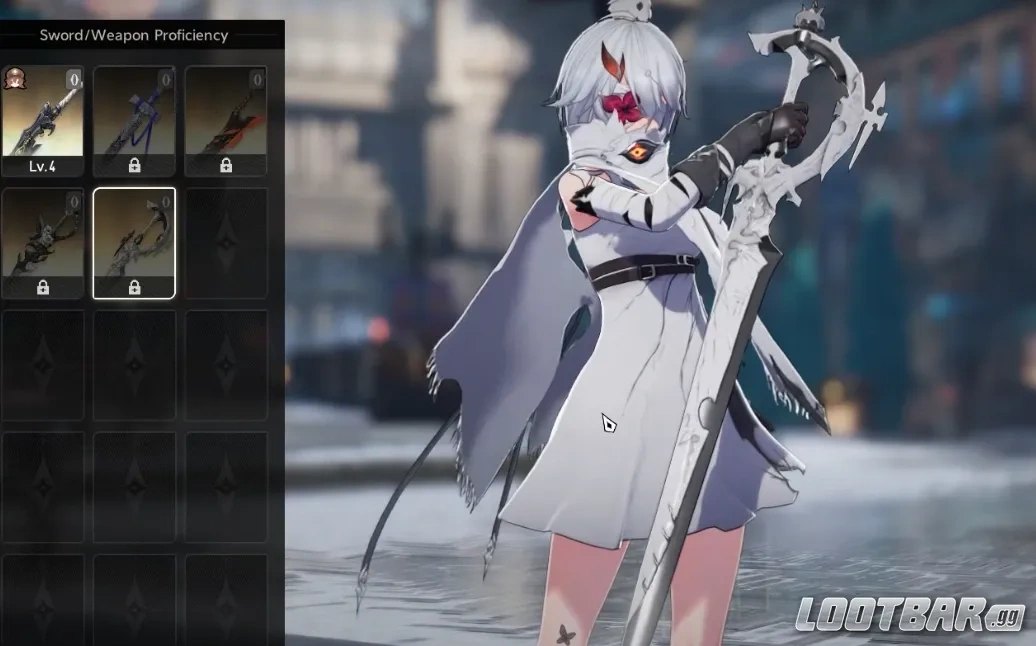This screenshot has height=646, width=1036.
Task: Pick the locked red and black sword
Action: tap(226, 121)
